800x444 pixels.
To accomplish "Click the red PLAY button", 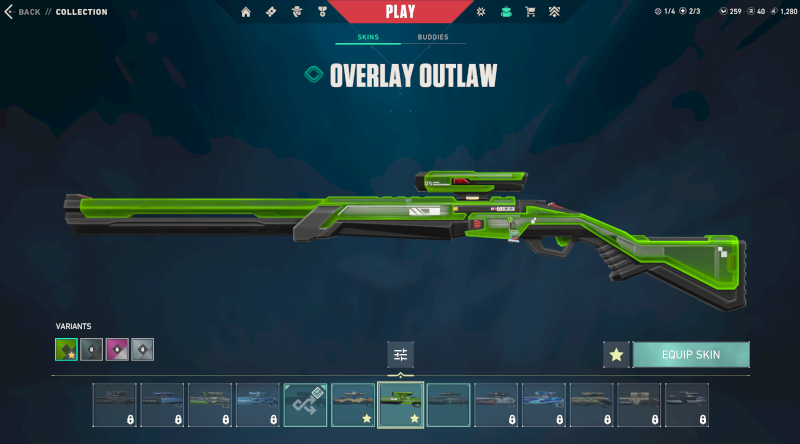I will 400,12.
